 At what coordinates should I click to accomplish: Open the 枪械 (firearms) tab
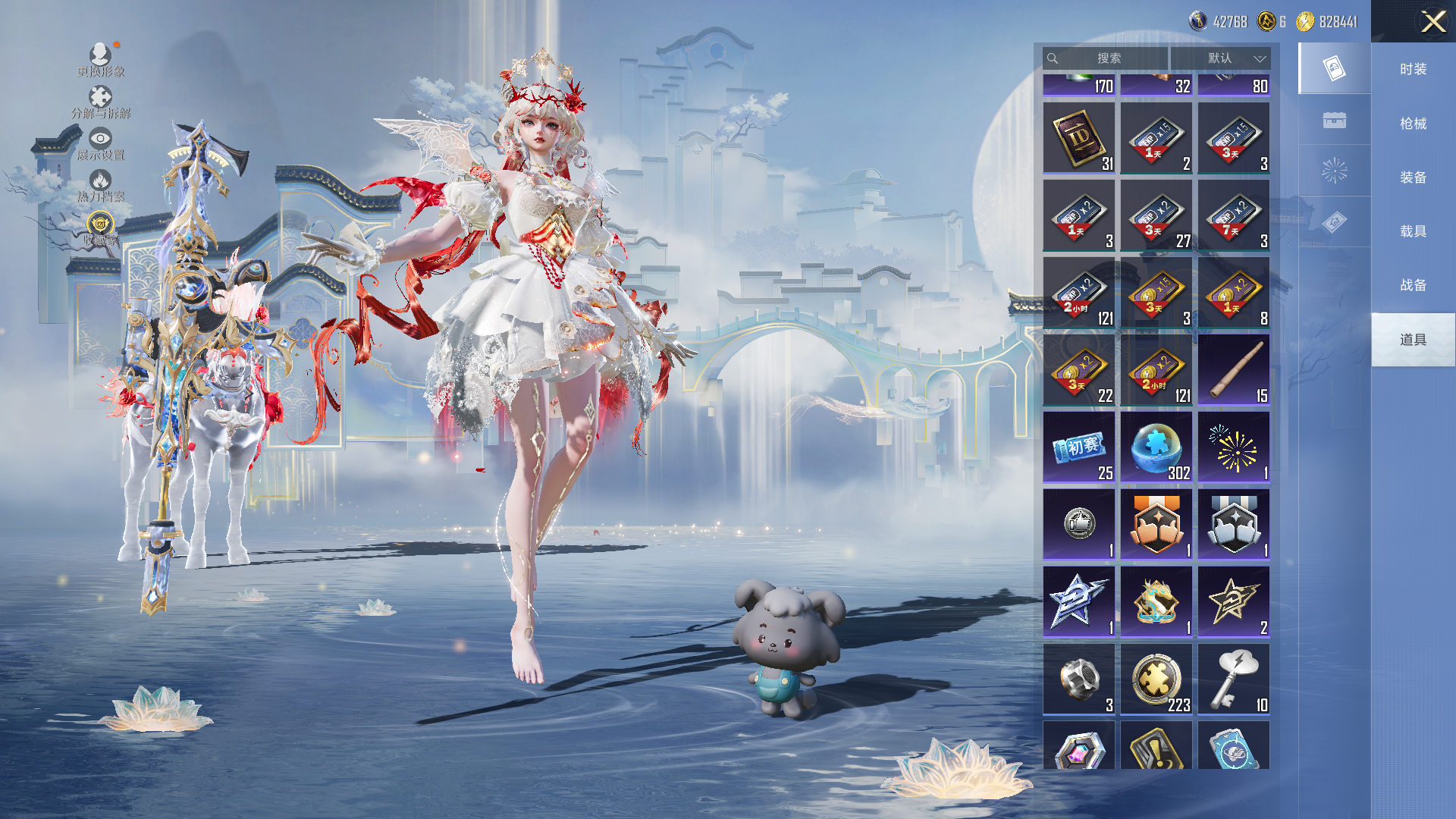click(x=1413, y=124)
